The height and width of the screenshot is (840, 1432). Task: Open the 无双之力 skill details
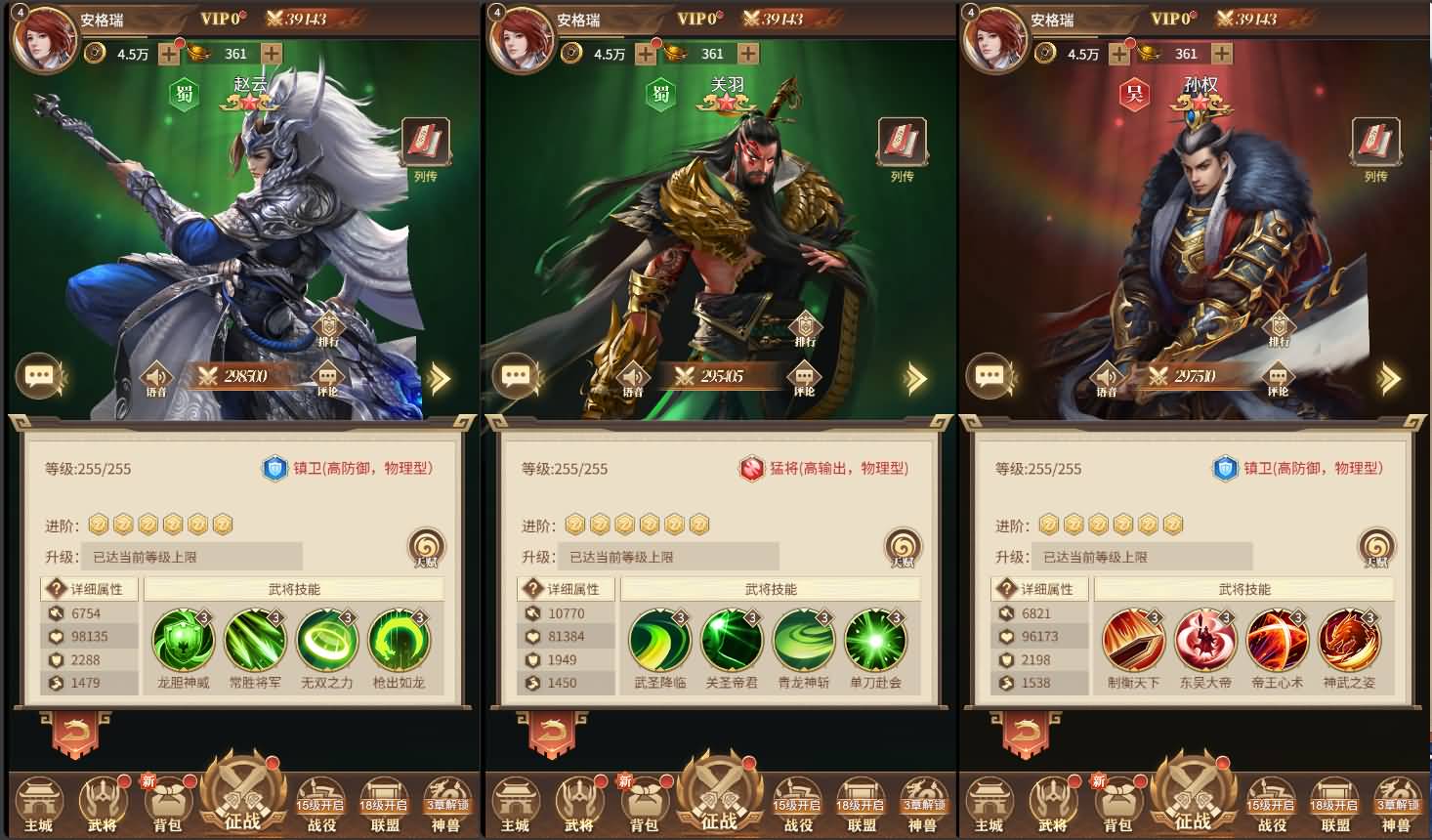pyautogui.click(x=327, y=641)
